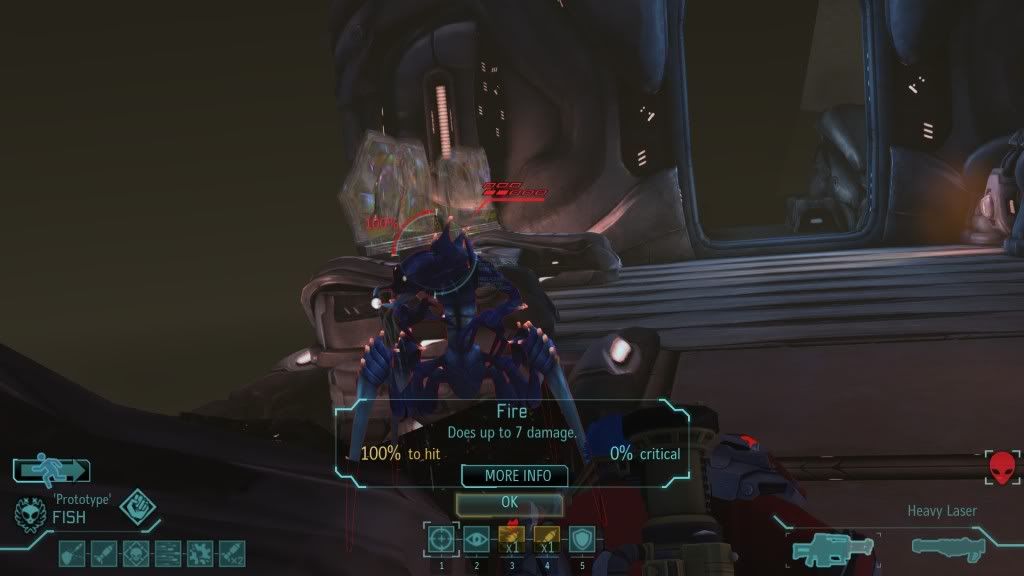Image resolution: width=1024 pixels, height=576 pixels.
Task: Activate the eye Overwatch ability
Action: tap(476, 540)
